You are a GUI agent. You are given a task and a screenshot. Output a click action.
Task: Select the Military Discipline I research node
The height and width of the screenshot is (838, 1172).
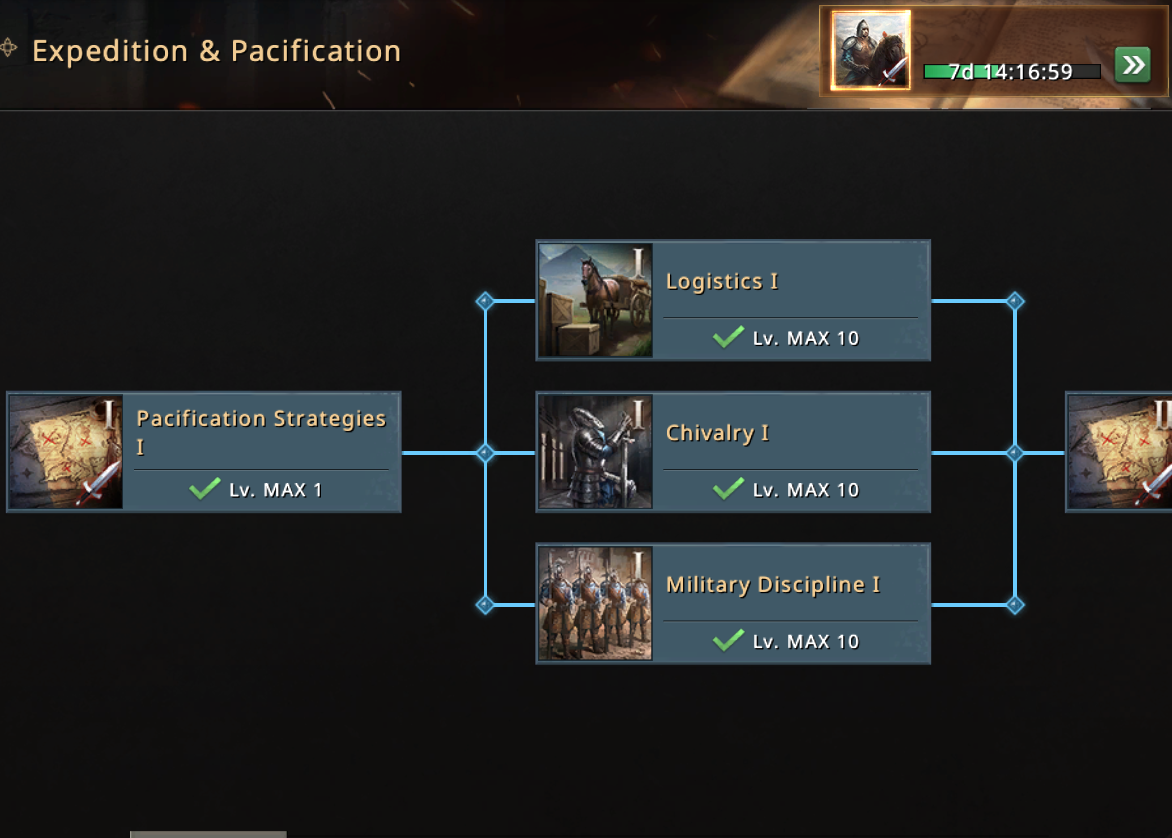pos(733,603)
